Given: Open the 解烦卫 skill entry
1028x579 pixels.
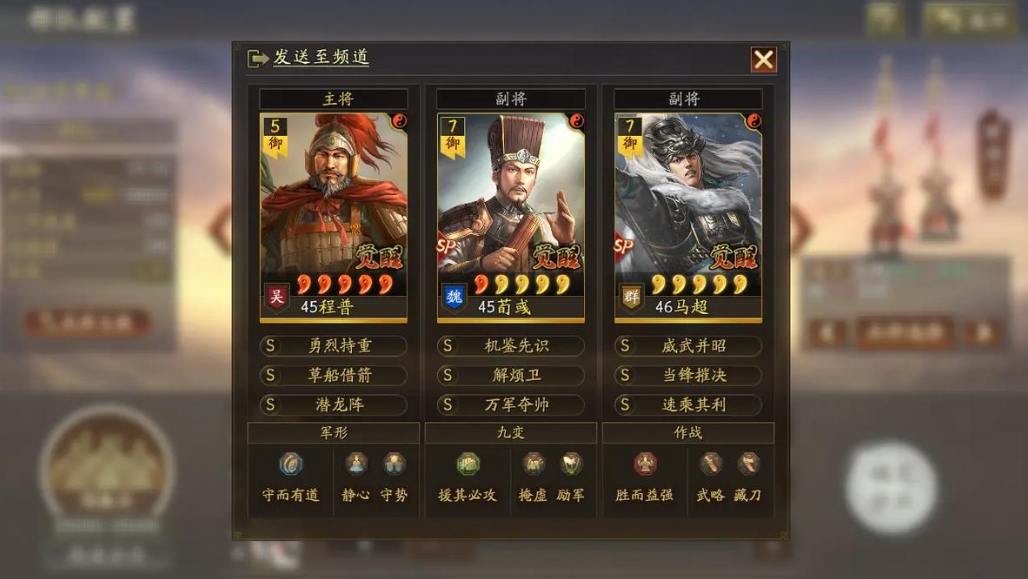Looking at the screenshot, I should (x=510, y=376).
